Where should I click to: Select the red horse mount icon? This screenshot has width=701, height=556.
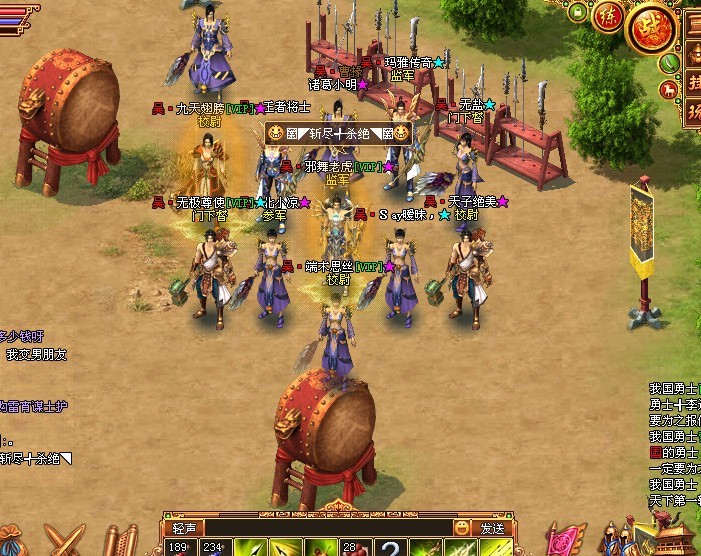click(x=666, y=90)
